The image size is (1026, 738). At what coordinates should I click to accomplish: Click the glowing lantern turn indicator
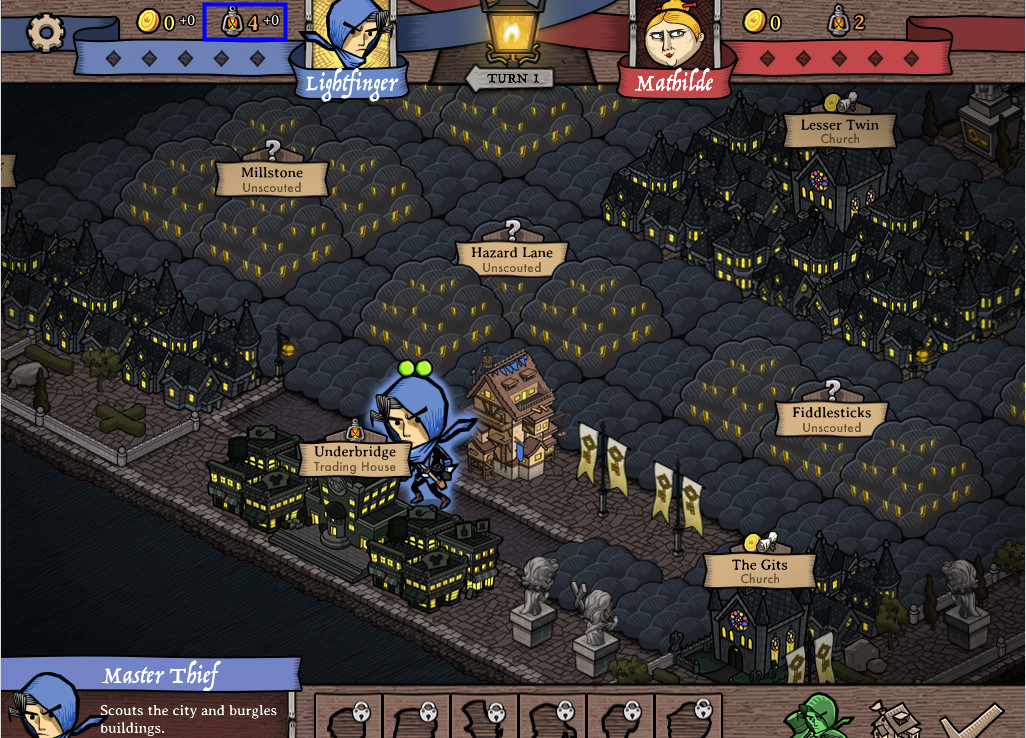(x=510, y=34)
